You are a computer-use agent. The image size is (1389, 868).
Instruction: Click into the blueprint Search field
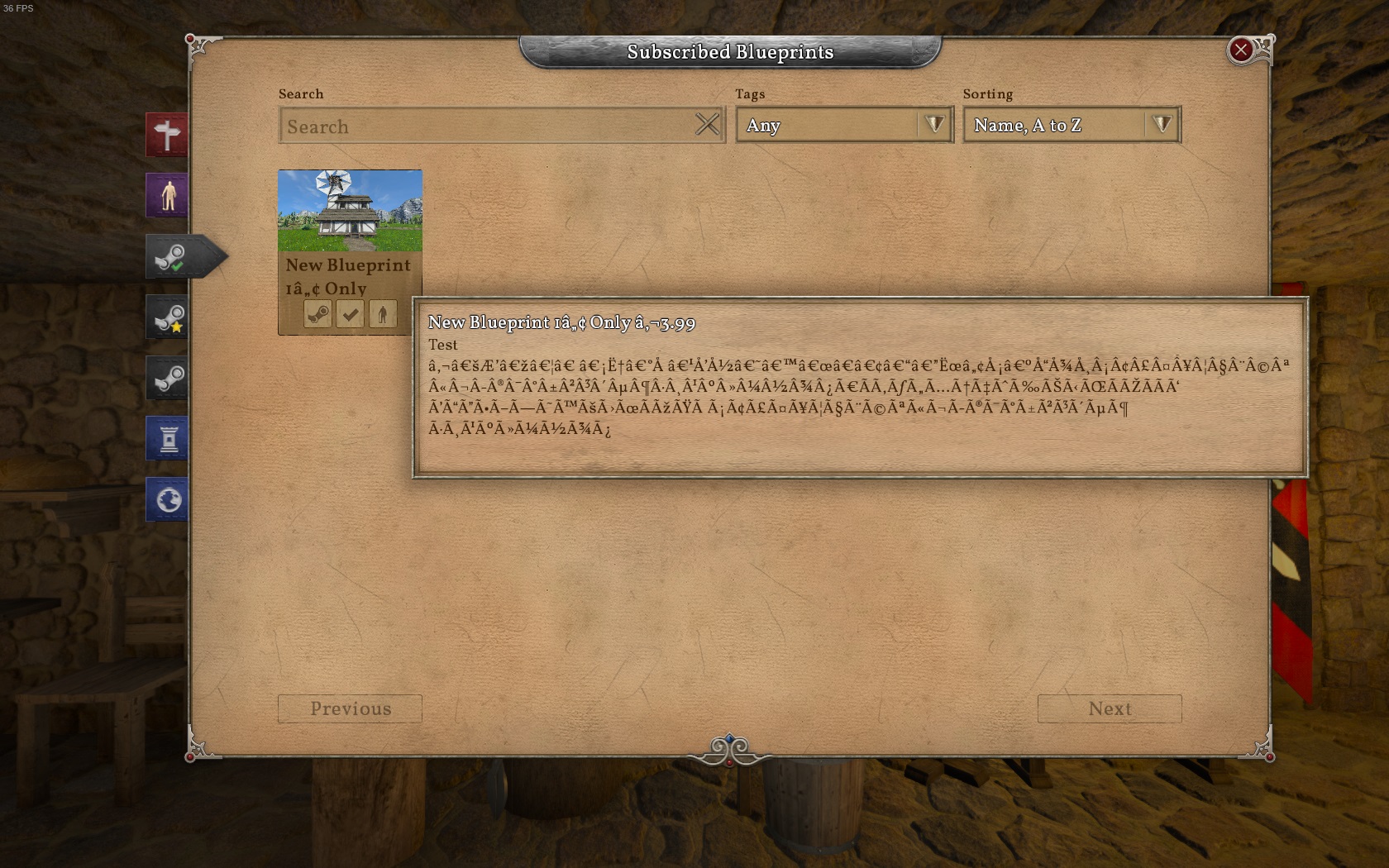pos(488,126)
